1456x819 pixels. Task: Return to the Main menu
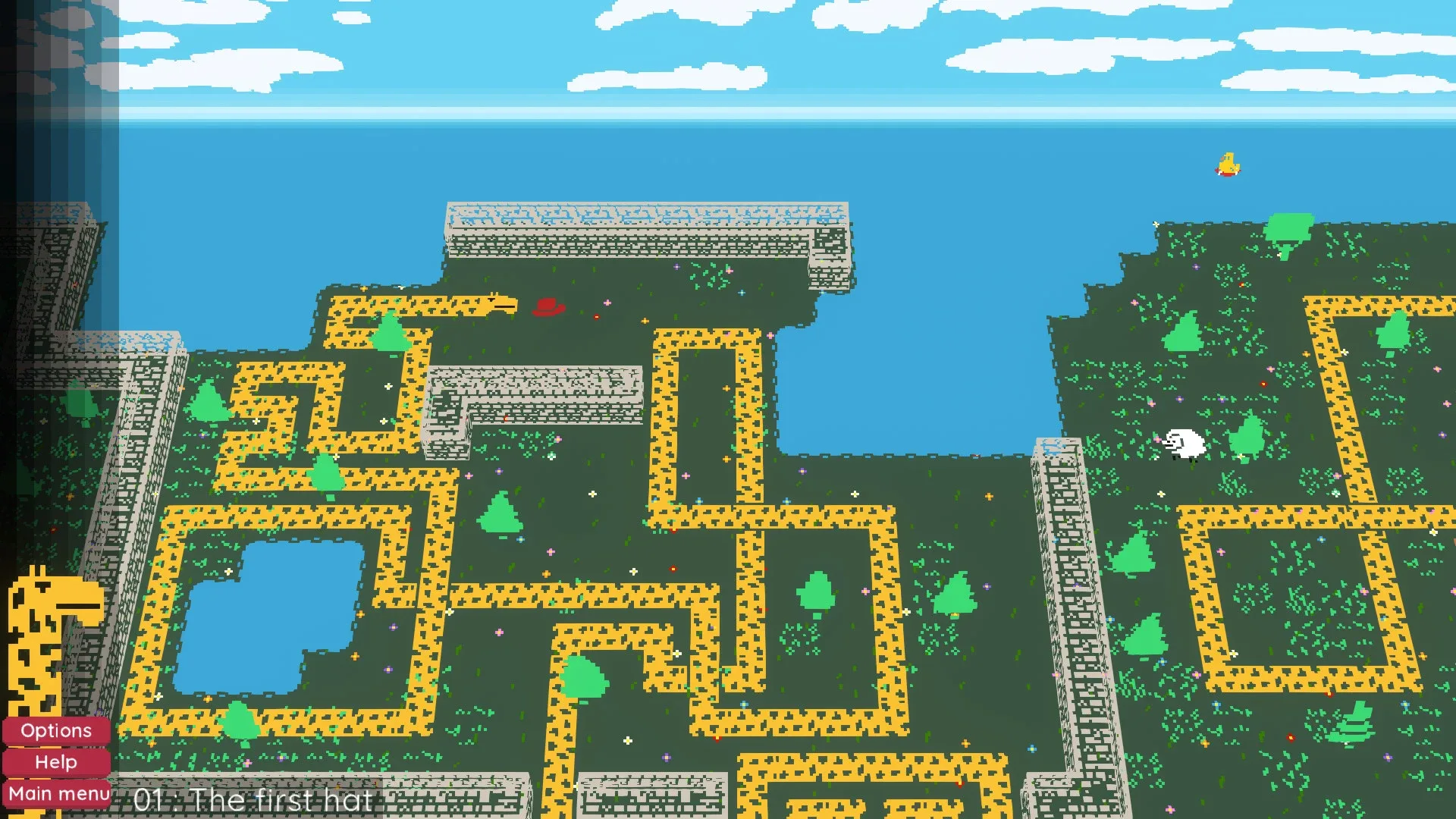tap(55, 793)
